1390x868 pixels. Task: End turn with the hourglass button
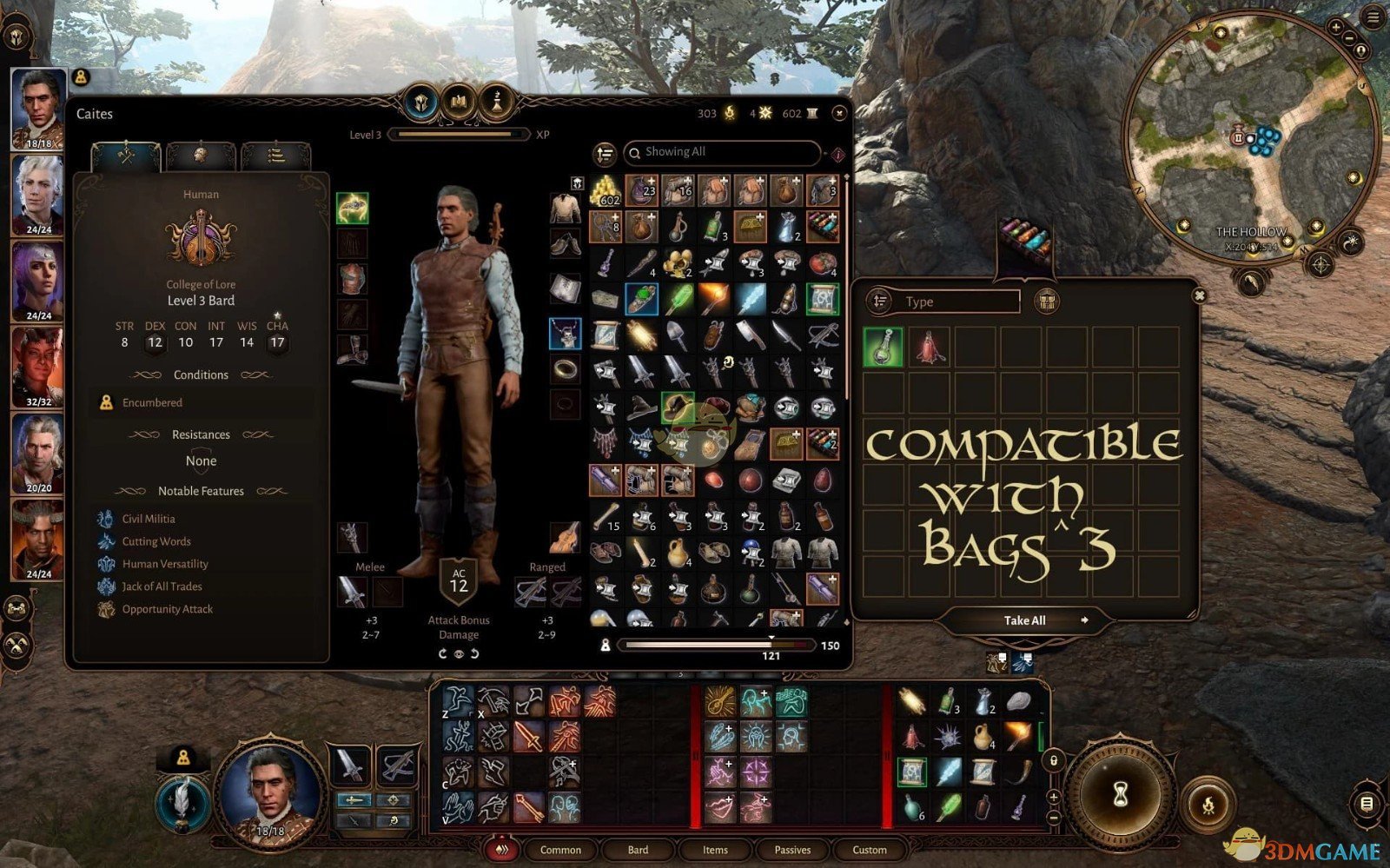click(x=1121, y=794)
